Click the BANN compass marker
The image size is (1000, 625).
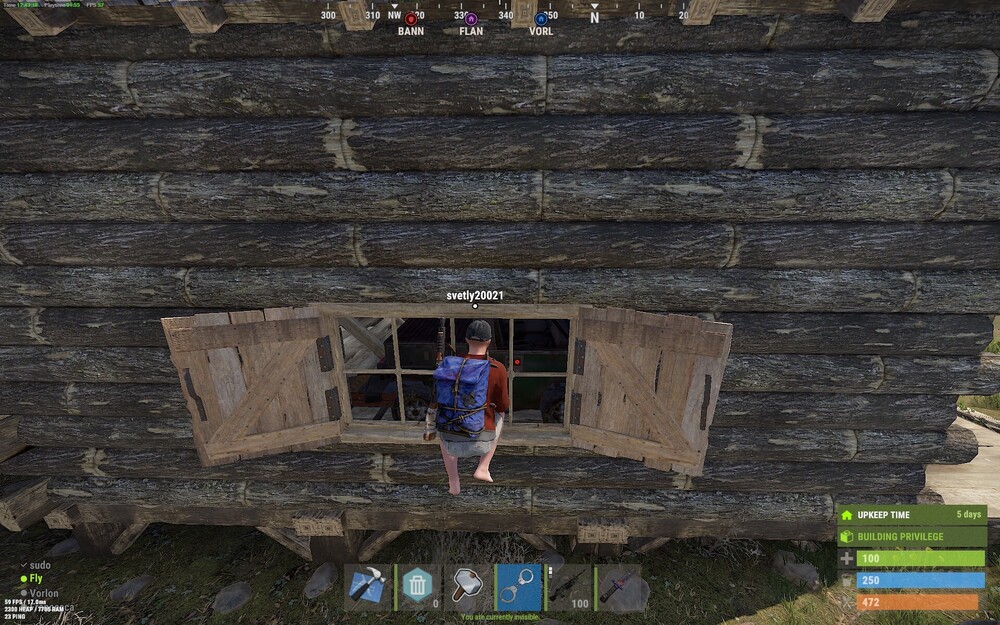[411, 19]
